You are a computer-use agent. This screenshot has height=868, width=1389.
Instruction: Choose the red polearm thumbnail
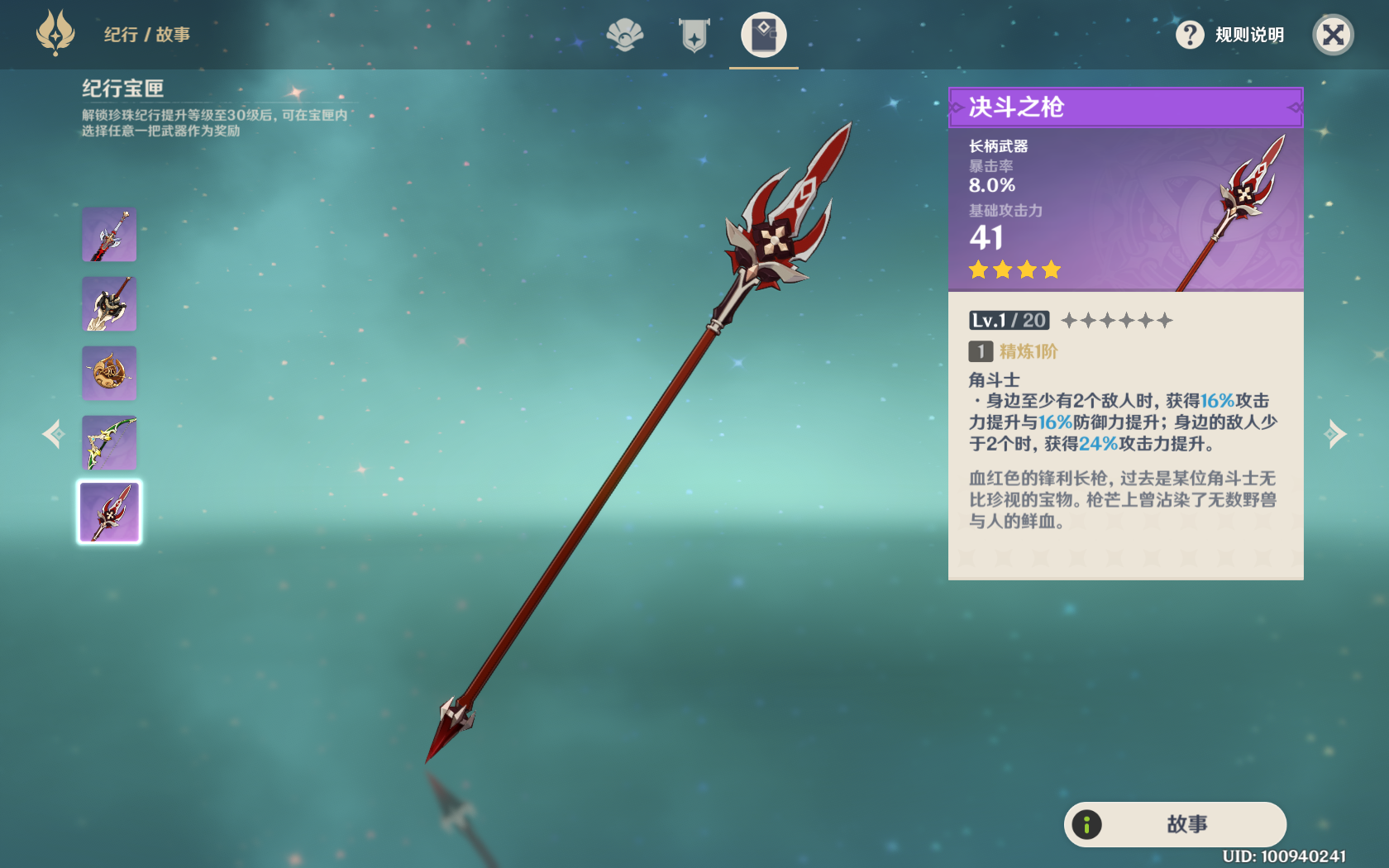(109, 513)
